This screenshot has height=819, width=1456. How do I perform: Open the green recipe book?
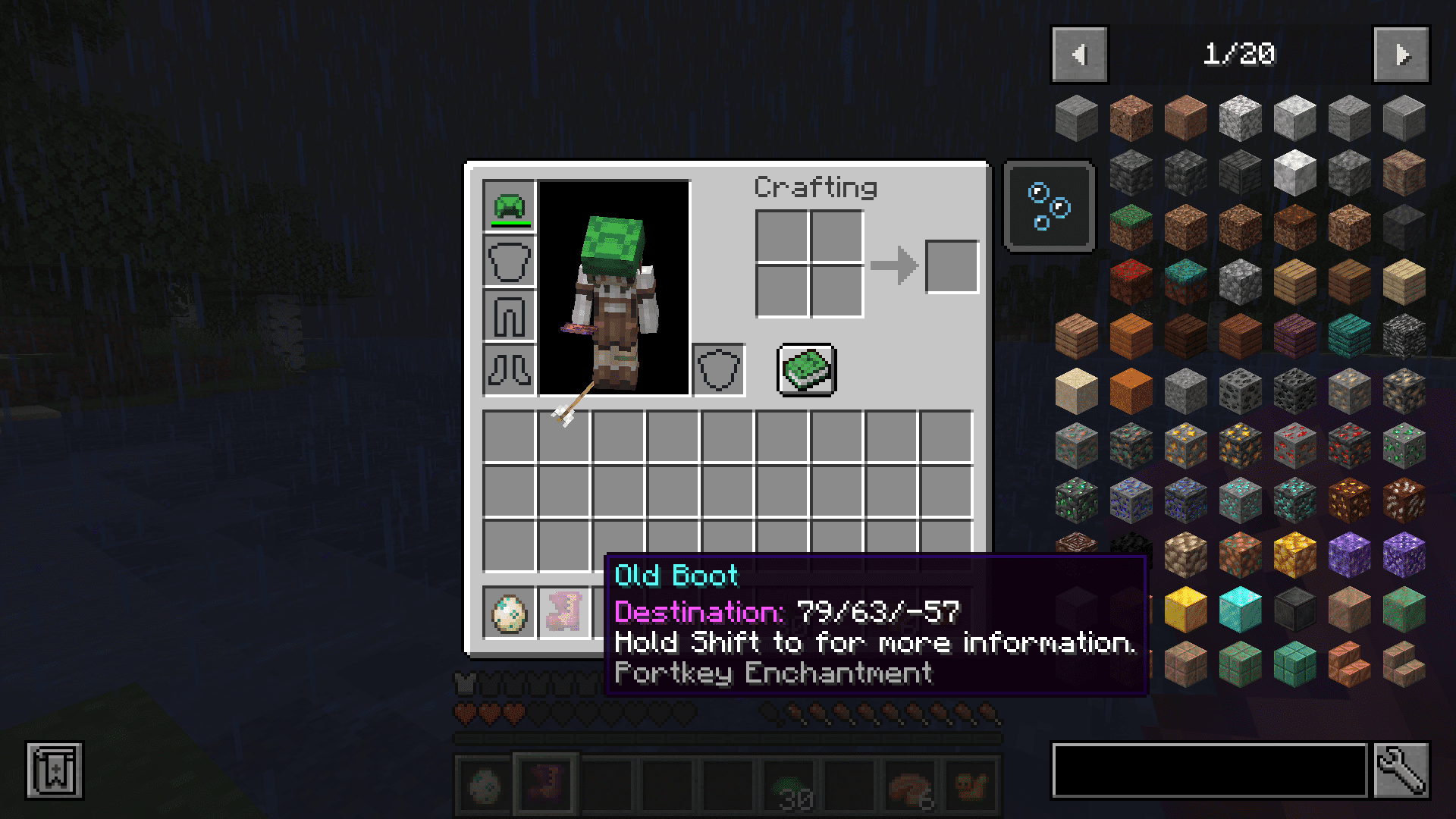pos(806,370)
